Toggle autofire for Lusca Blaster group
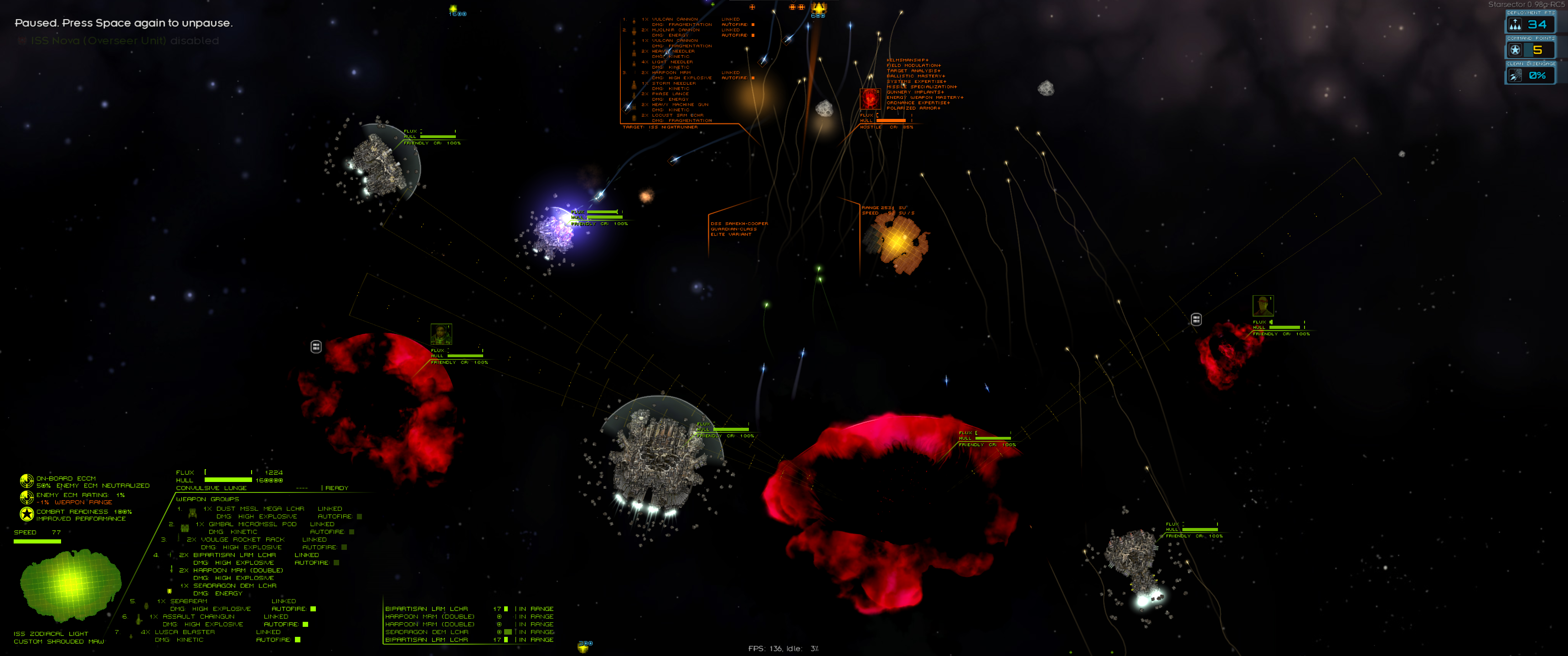This screenshot has height=656, width=1568. click(x=298, y=640)
